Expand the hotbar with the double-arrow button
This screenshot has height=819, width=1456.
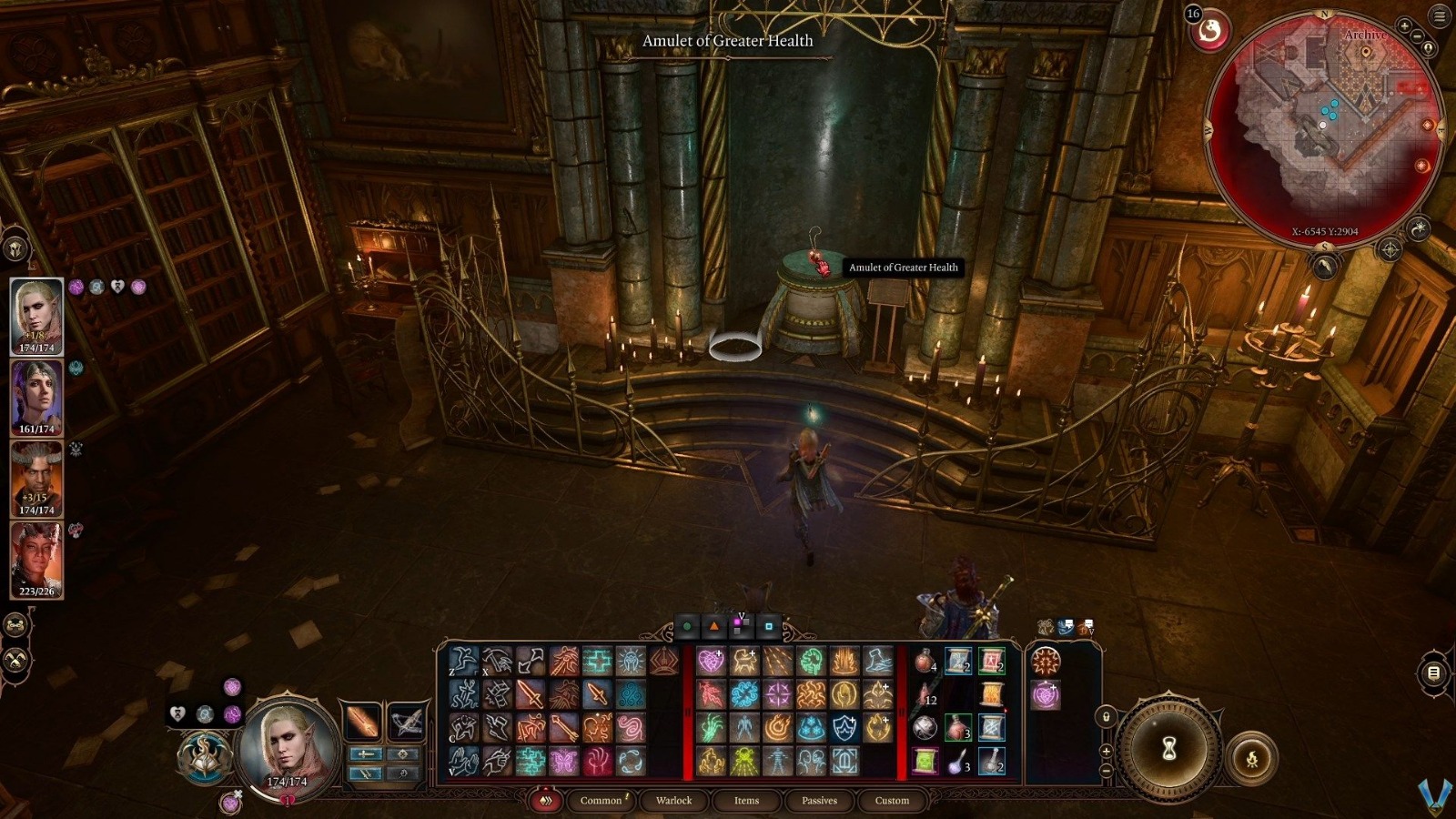(x=546, y=802)
